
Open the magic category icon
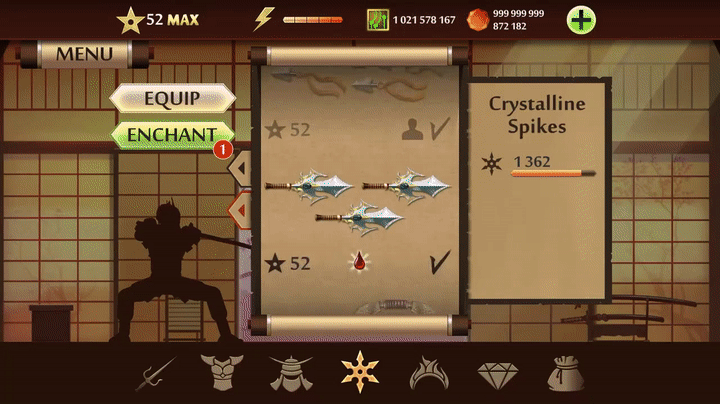tap(428, 373)
